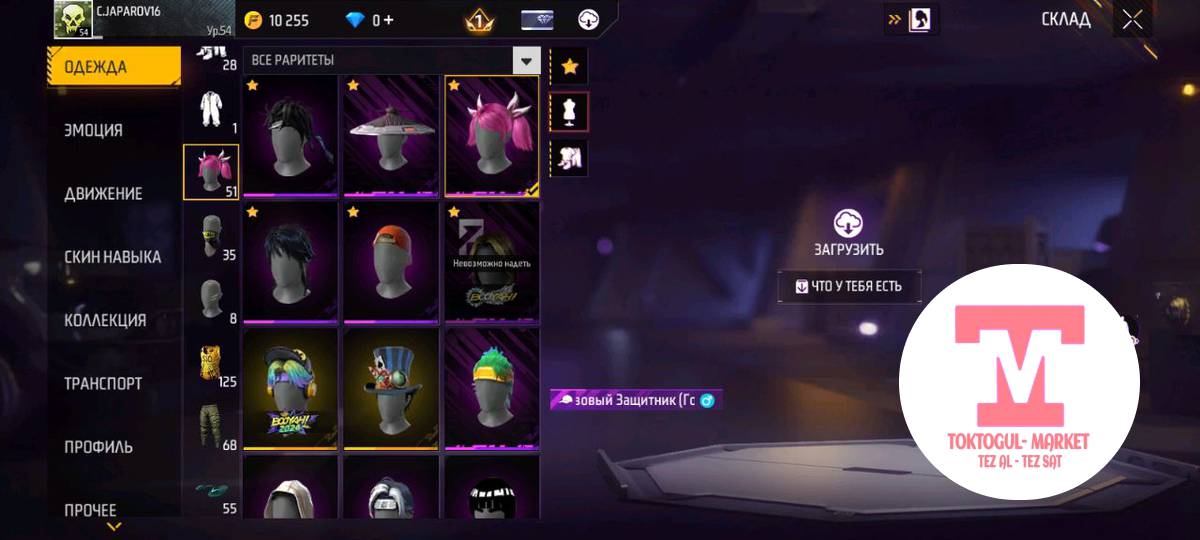Screen dimensions: 1200x540
Task: Toggle the star favorites filter
Action: [569, 66]
